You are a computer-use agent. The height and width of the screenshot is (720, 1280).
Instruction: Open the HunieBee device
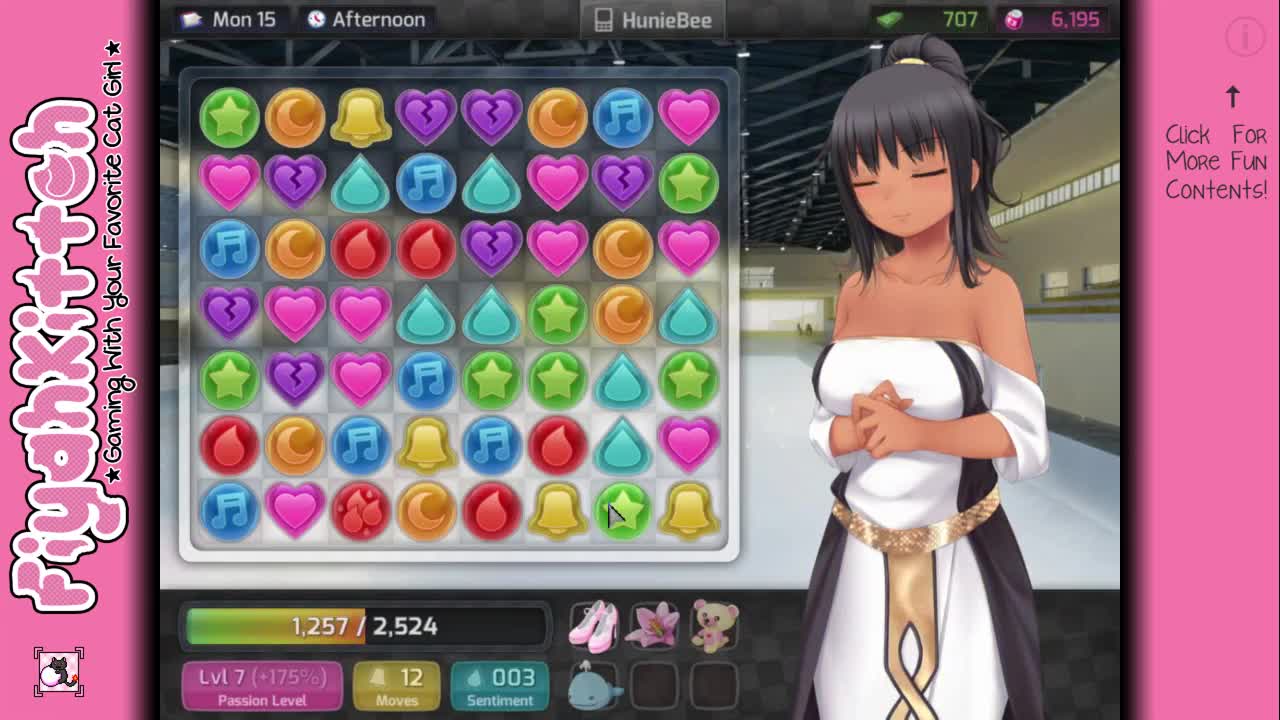tap(653, 20)
